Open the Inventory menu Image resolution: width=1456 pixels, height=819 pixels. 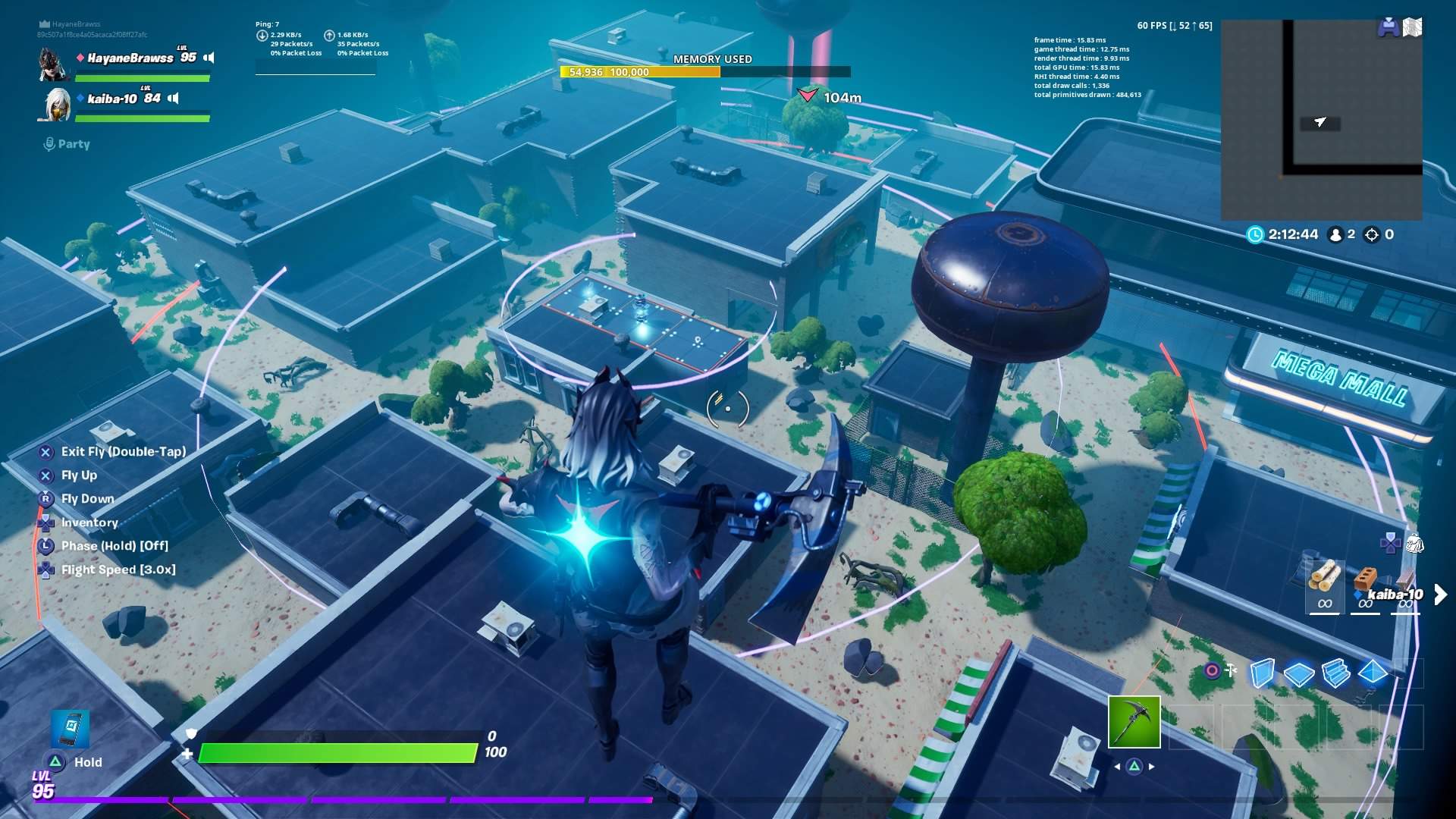[x=89, y=522]
